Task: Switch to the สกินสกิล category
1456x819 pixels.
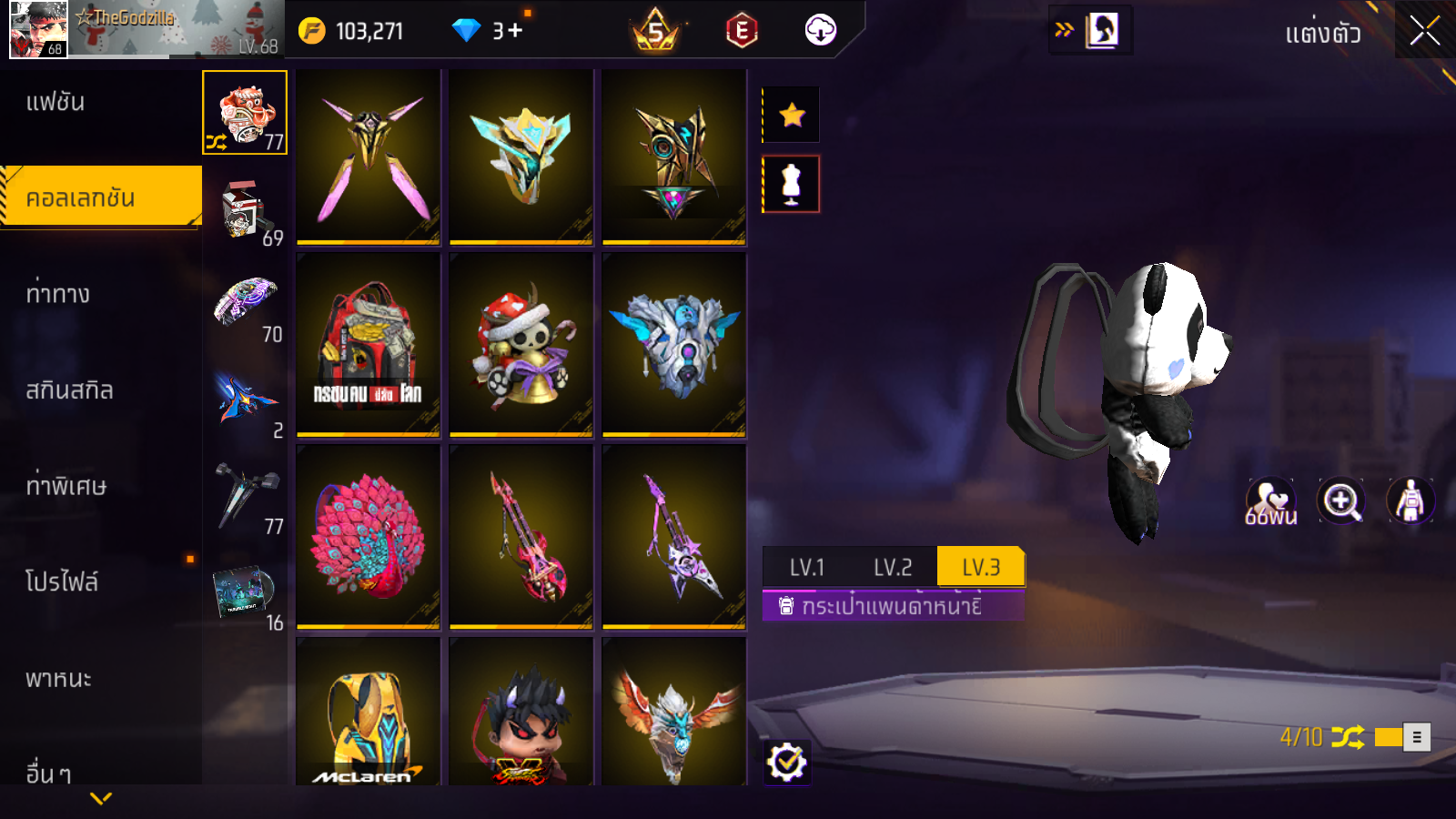Action: tap(69, 390)
